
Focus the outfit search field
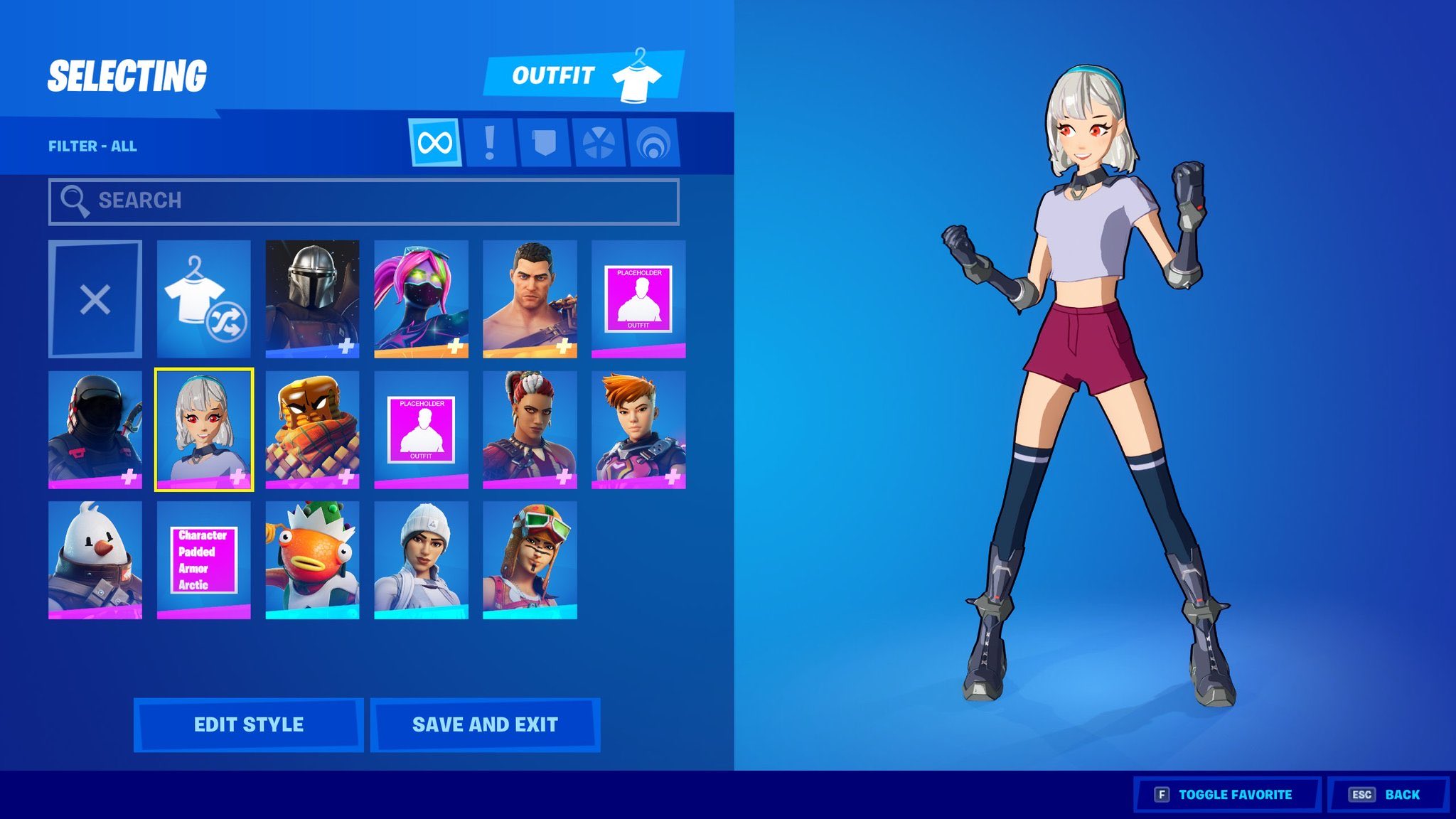(x=363, y=201)
